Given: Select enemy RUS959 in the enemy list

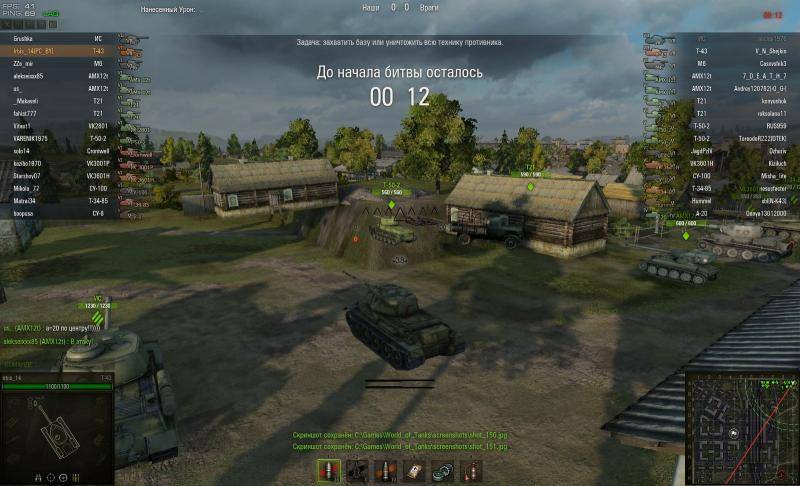Looking at the screenshot, I should click(761, 124).
